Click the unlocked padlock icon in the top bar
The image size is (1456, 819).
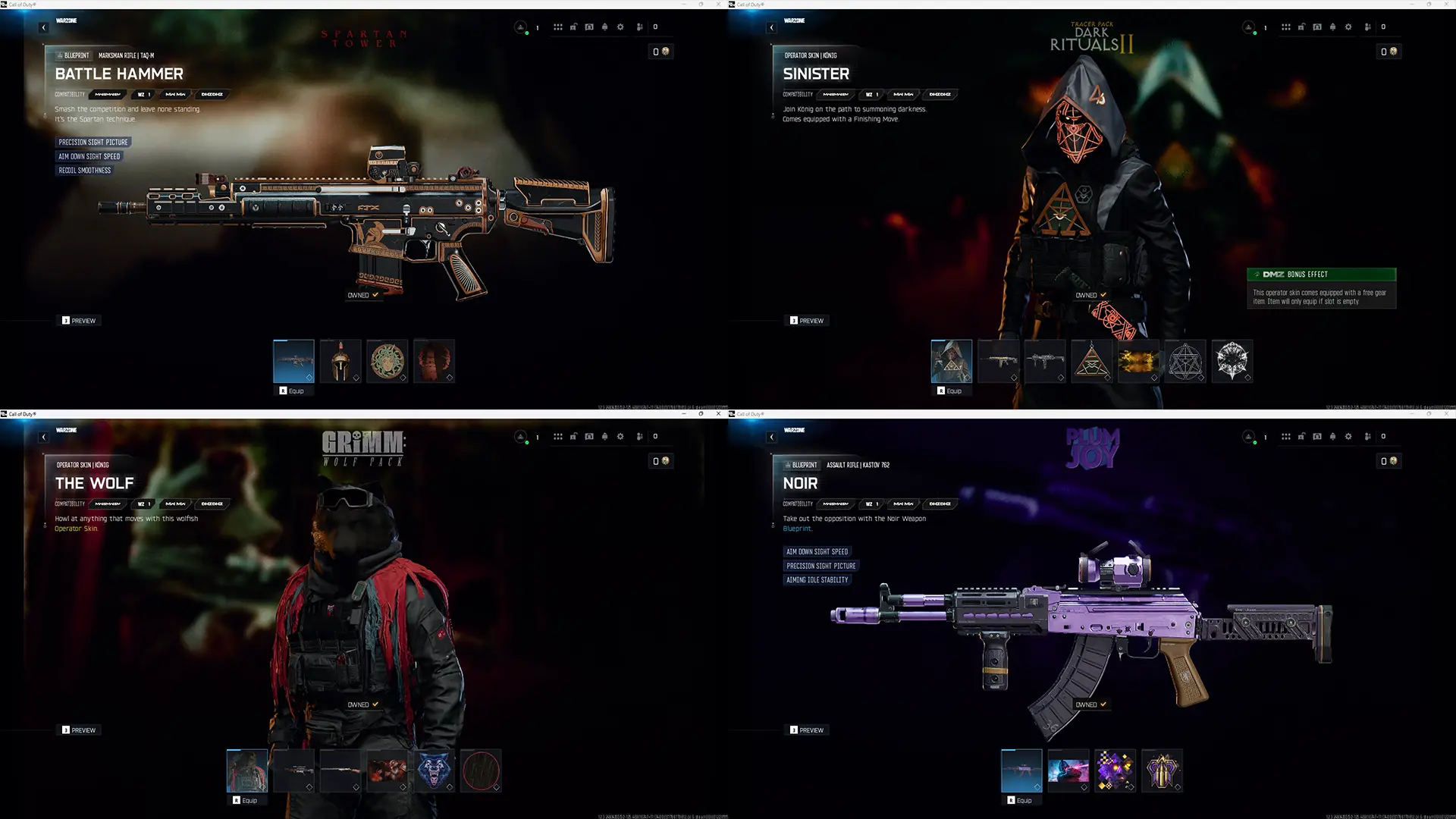coord(573,27)
